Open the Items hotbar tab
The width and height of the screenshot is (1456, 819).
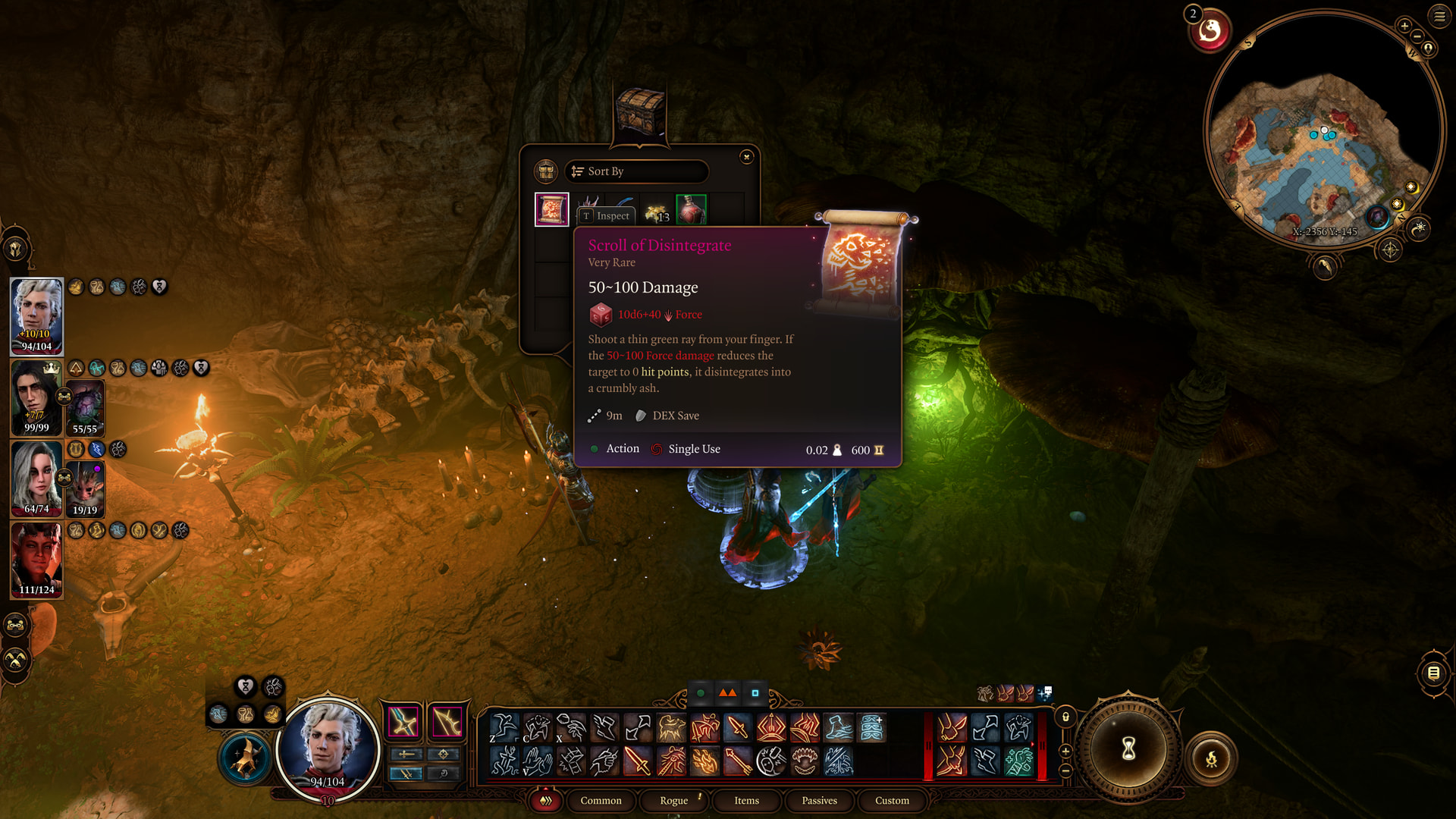click(746, 801)
